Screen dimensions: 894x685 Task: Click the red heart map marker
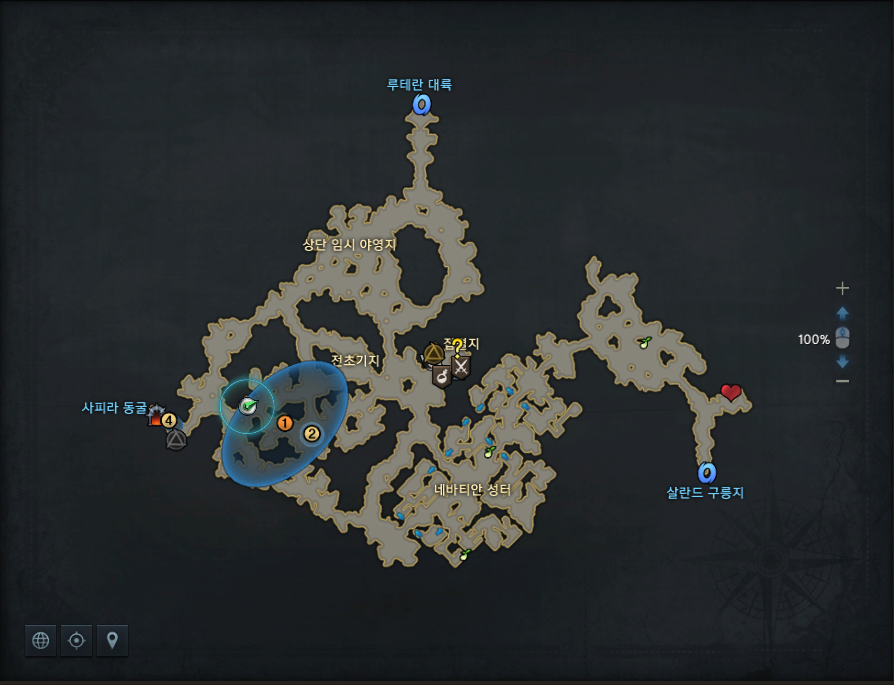coord(731,393)
